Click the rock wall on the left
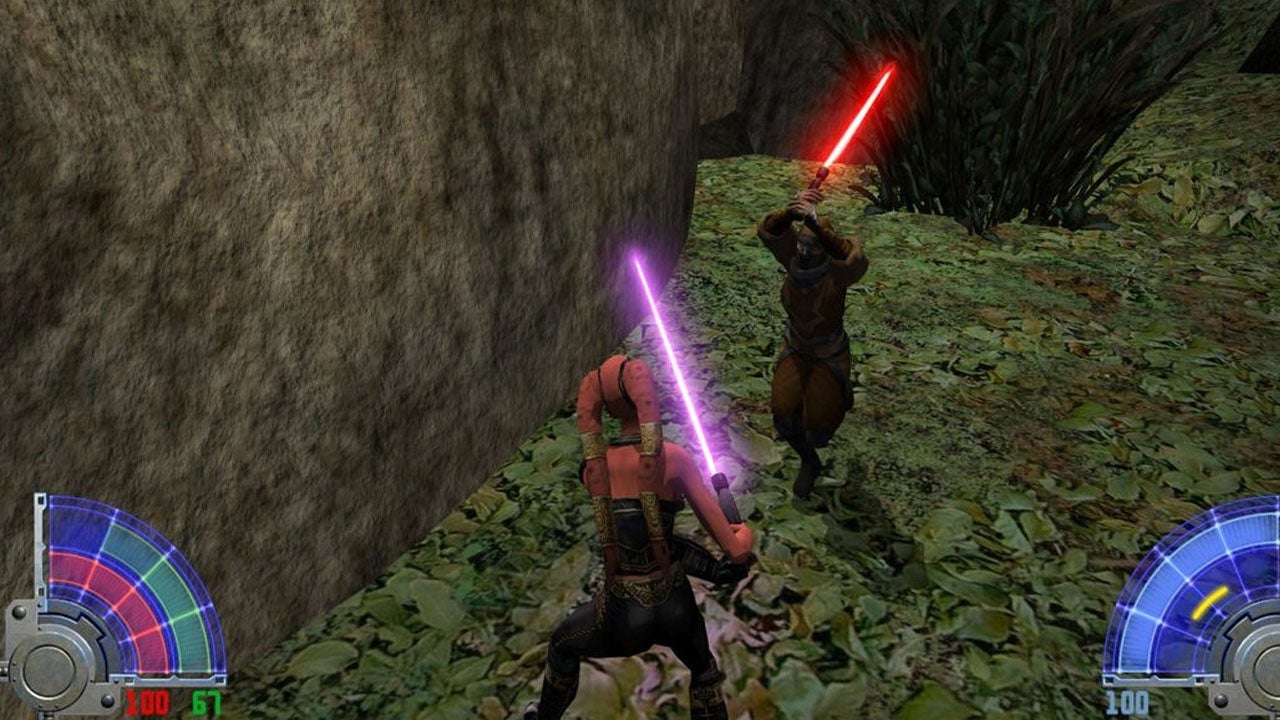This screenshot has width=1280, height=720. [250, 250]
